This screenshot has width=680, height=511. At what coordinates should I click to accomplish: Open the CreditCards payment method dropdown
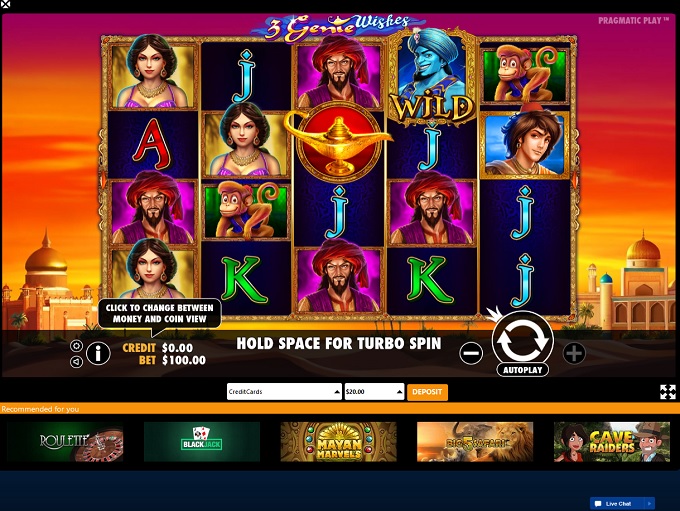(284, 392)
